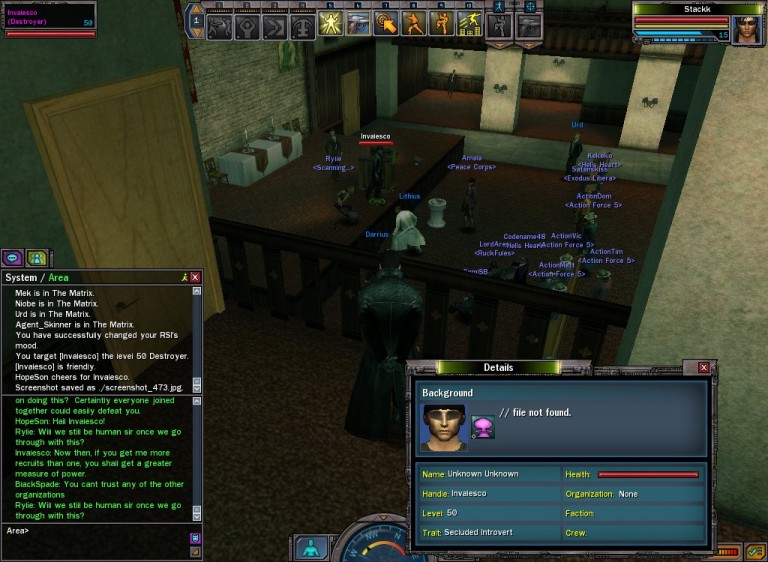Click Invalesco's portrait in the Details window
768x562 pixels.
(444, 427)
